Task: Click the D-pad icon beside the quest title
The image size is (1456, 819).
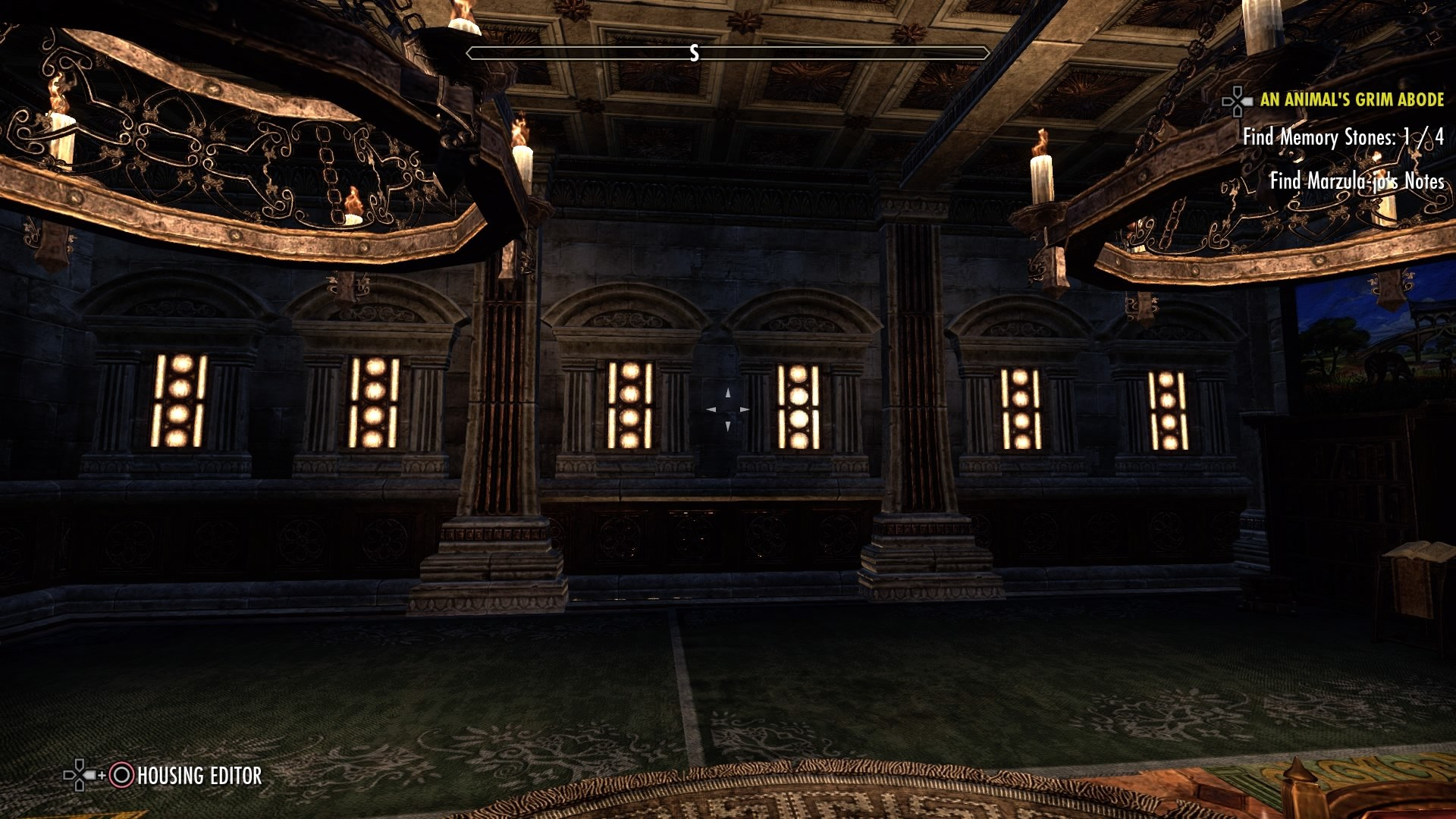Action: point(1236,99)
